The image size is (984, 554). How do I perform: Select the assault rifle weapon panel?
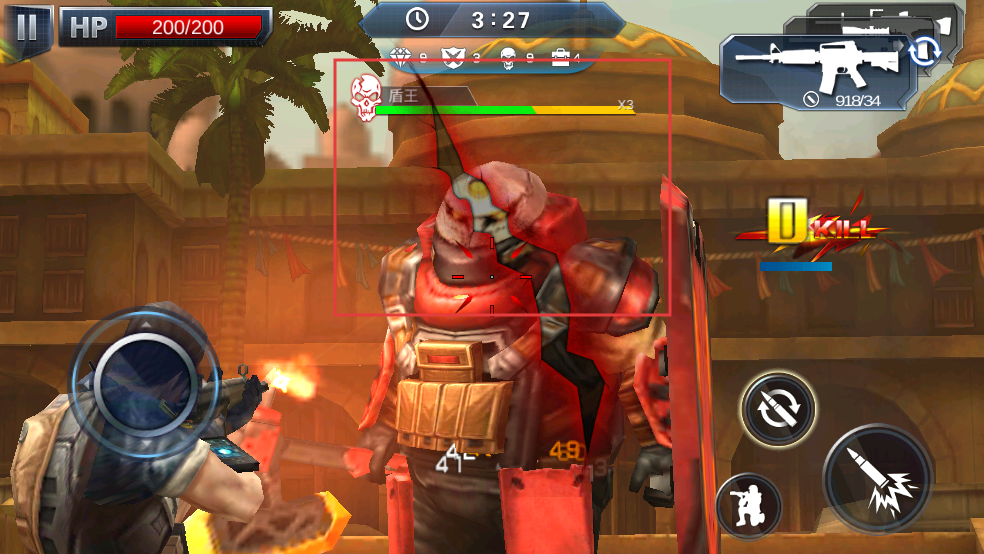tap(812, 70)
